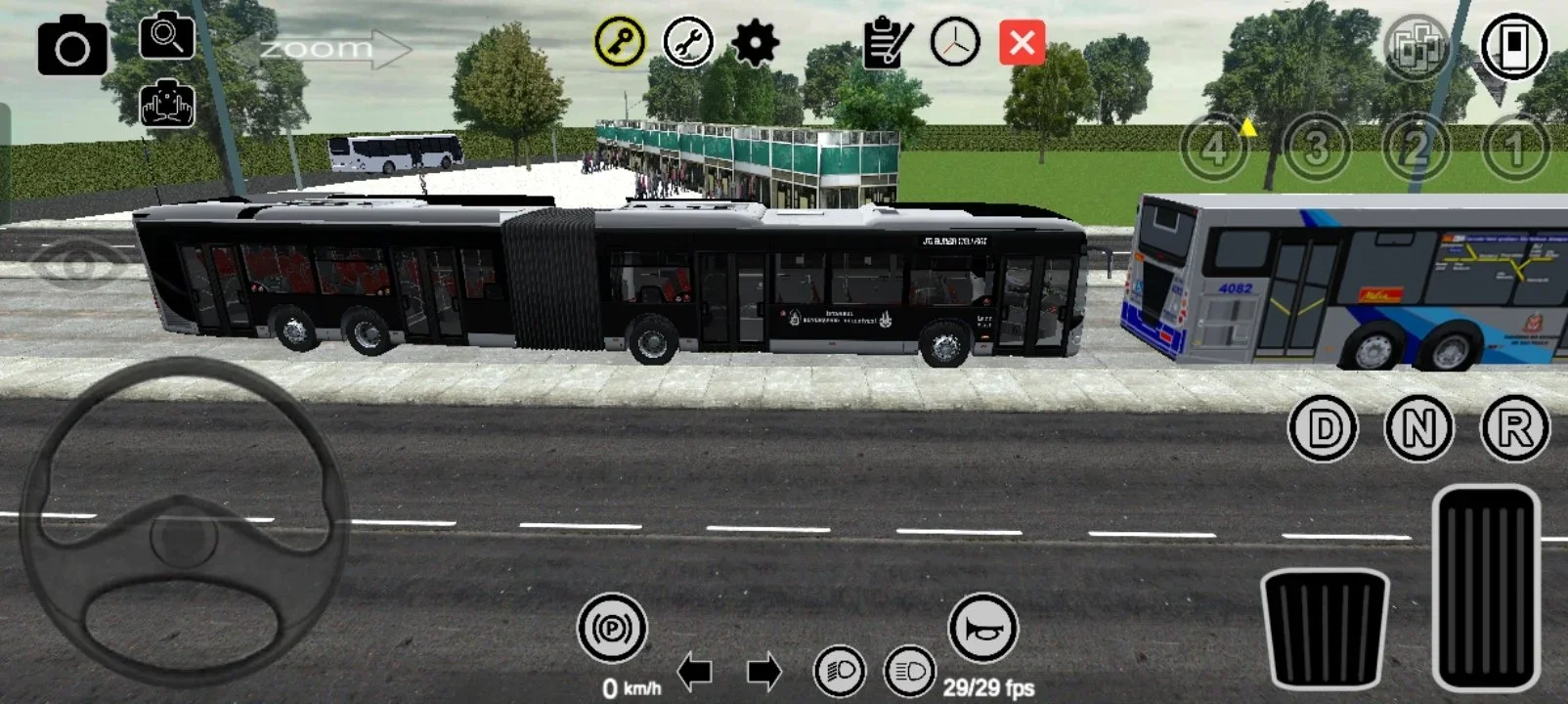Viewport: 1568px width, 704px height.
Task: Take a screenshot with the camera icon
Action: (x=74, y=45)
